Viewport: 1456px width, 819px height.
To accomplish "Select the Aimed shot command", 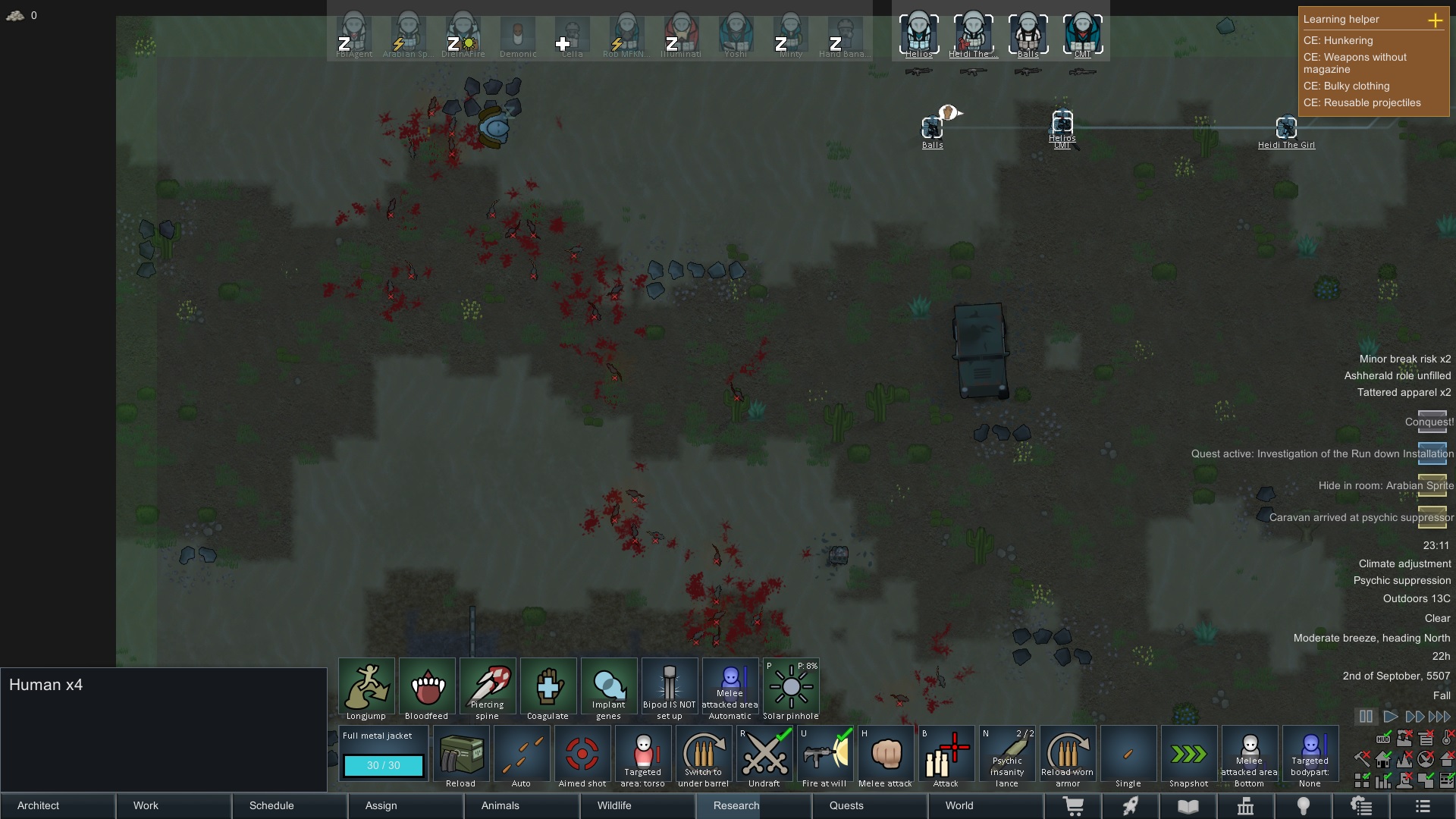I will pos(582,755).
